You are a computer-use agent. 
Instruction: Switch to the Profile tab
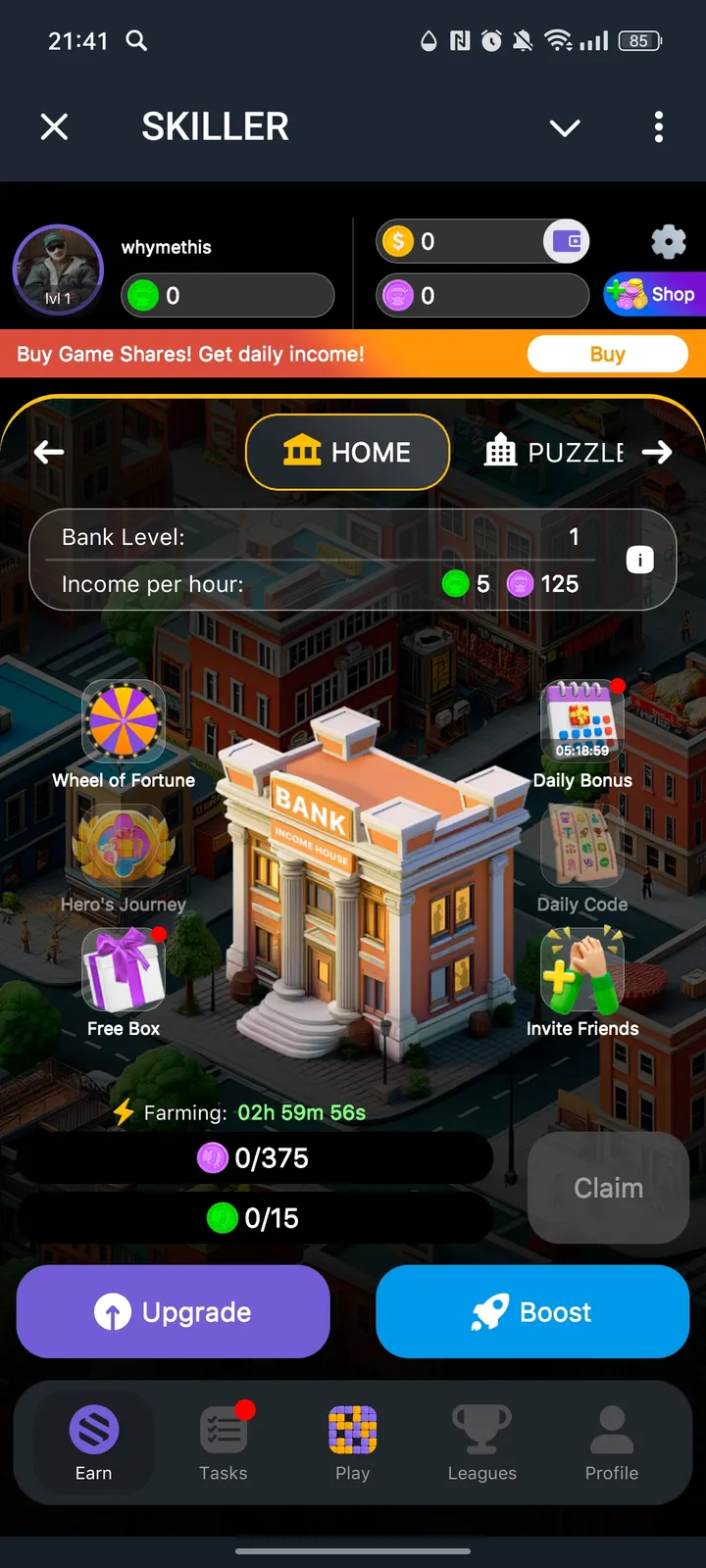[x=612, y=1443]
